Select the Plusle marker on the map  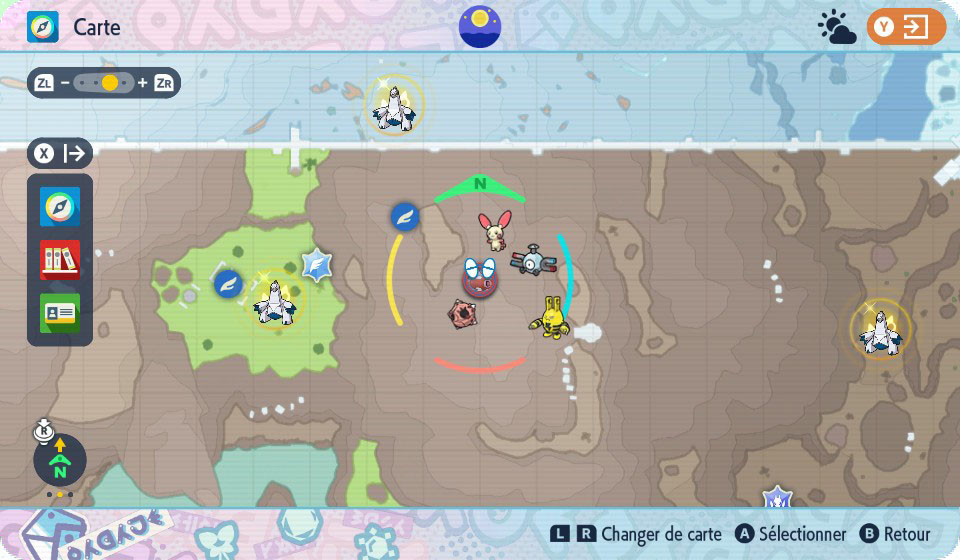(494, 230)
